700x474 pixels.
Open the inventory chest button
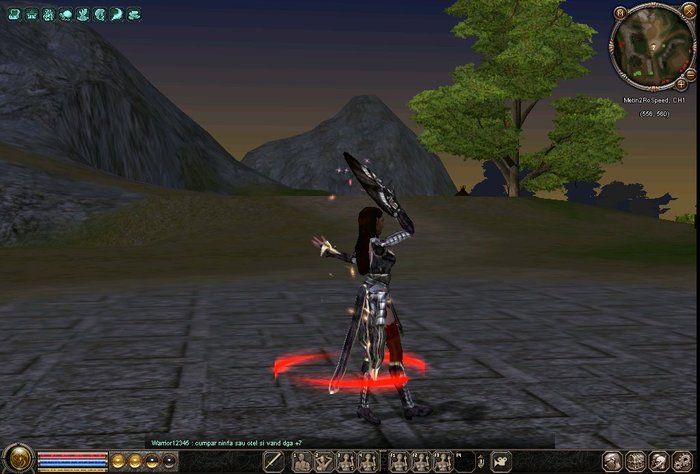coord(636,461)
